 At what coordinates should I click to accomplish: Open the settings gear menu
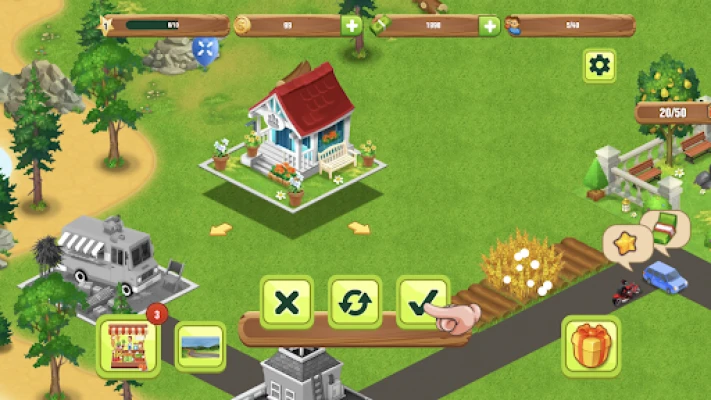[599, 66]
